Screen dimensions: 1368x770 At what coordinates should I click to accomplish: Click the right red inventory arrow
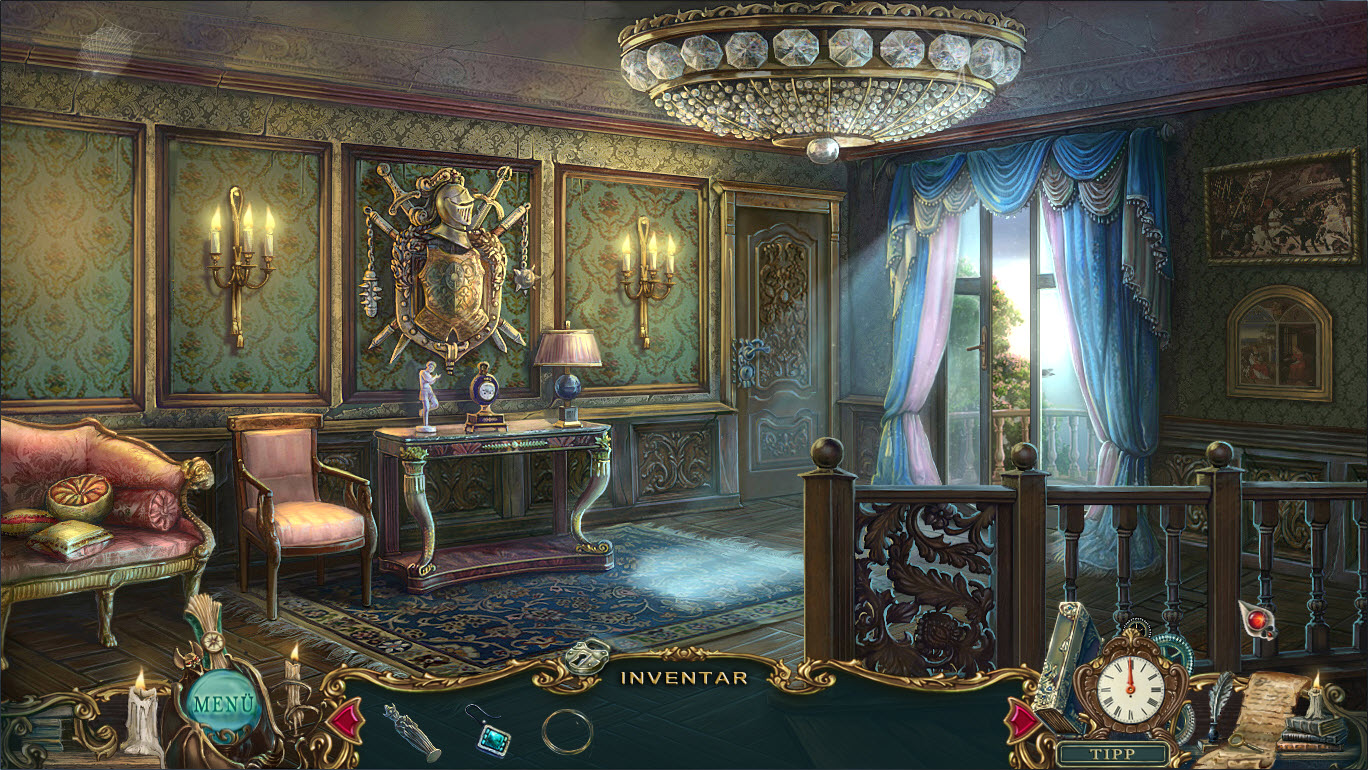click(x=1023, y=719)
